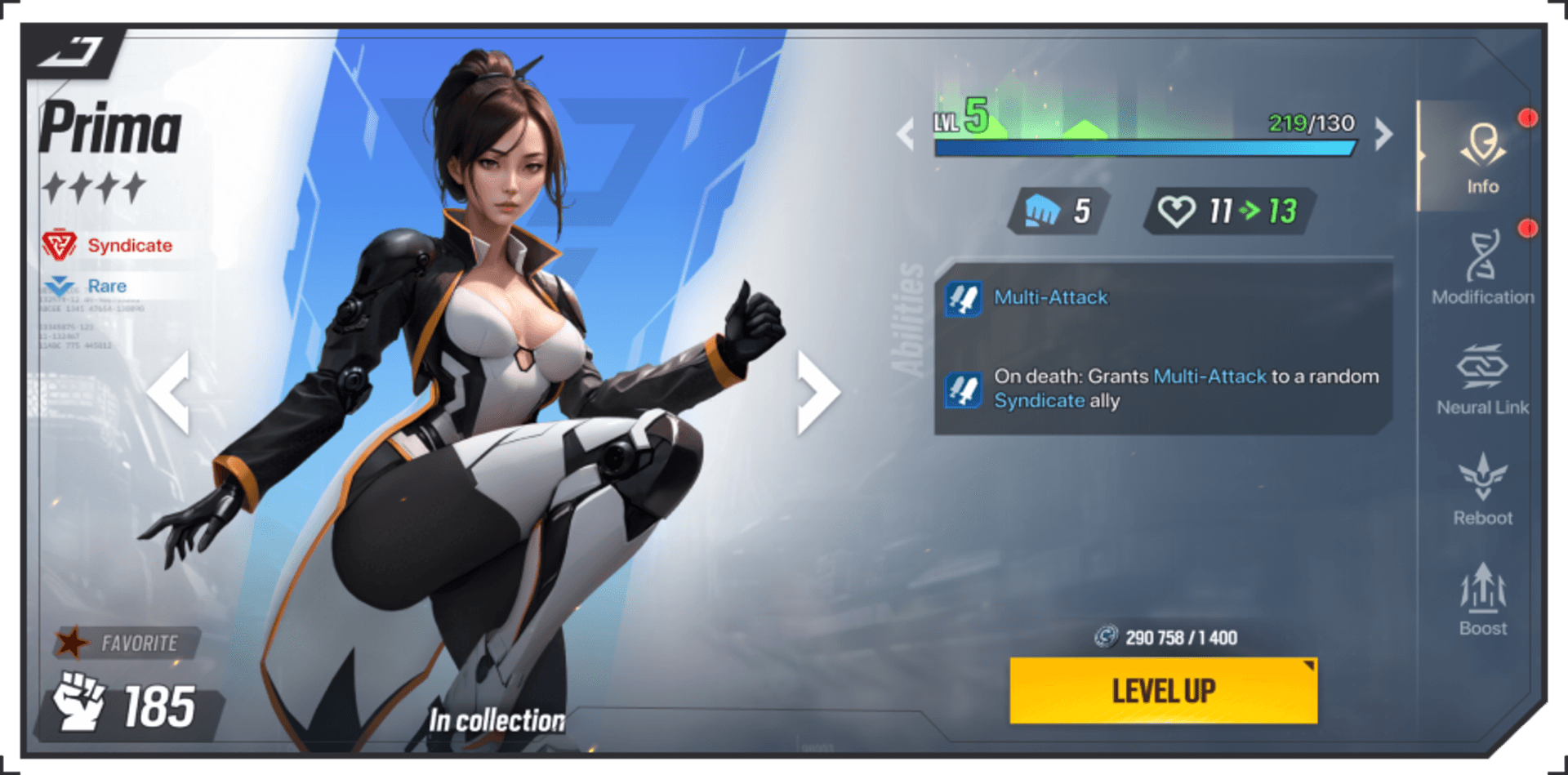Screen dimensions: 1568x775
Task: Click the Multi-Attack ability icon
Action: [x=964, y=298]
